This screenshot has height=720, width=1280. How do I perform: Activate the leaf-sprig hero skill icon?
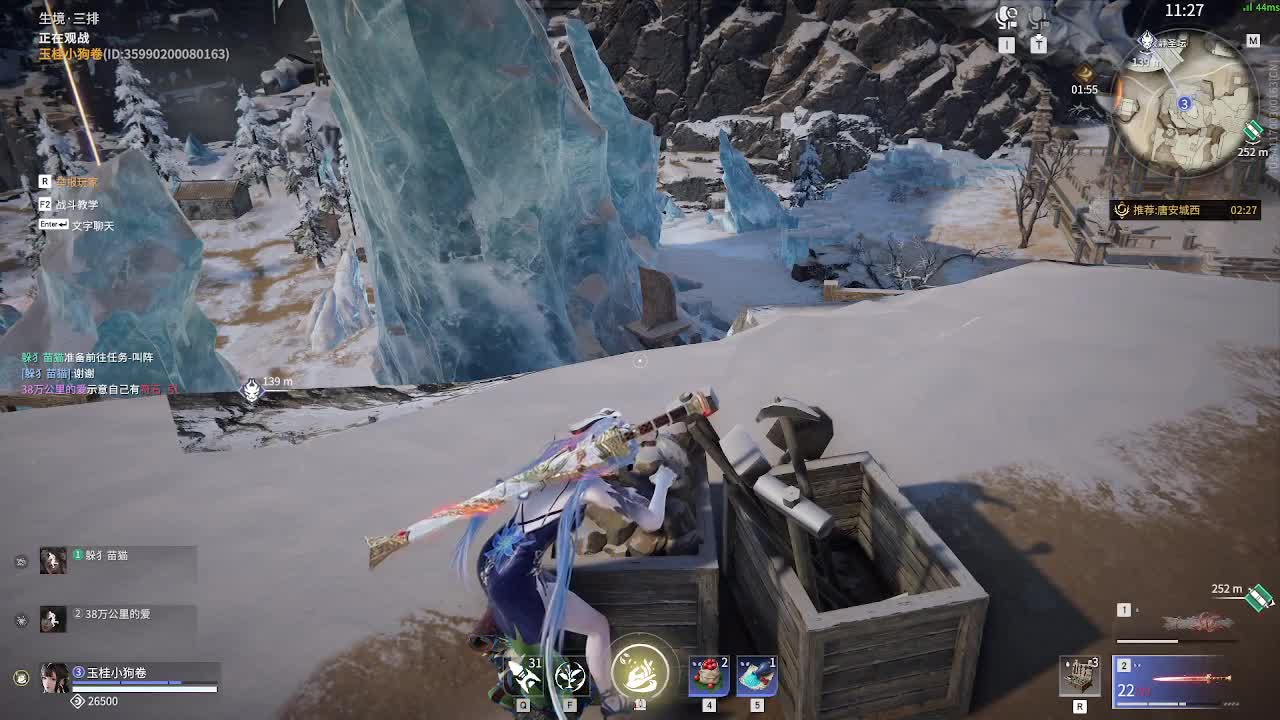coord(571,676)
